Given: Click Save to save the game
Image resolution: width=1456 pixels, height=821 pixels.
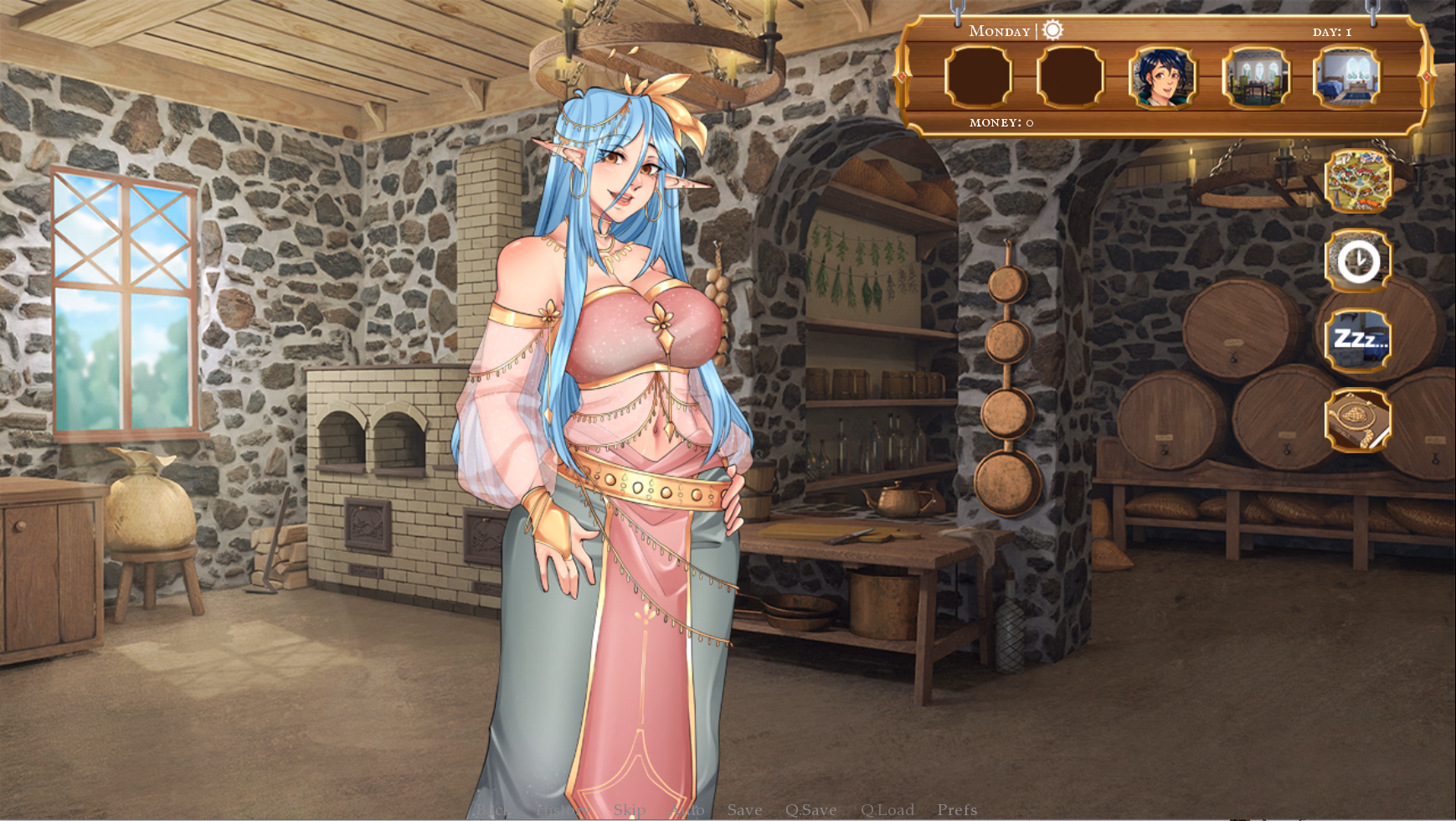Looking at the screenshot, I should (x=744, y=810).
